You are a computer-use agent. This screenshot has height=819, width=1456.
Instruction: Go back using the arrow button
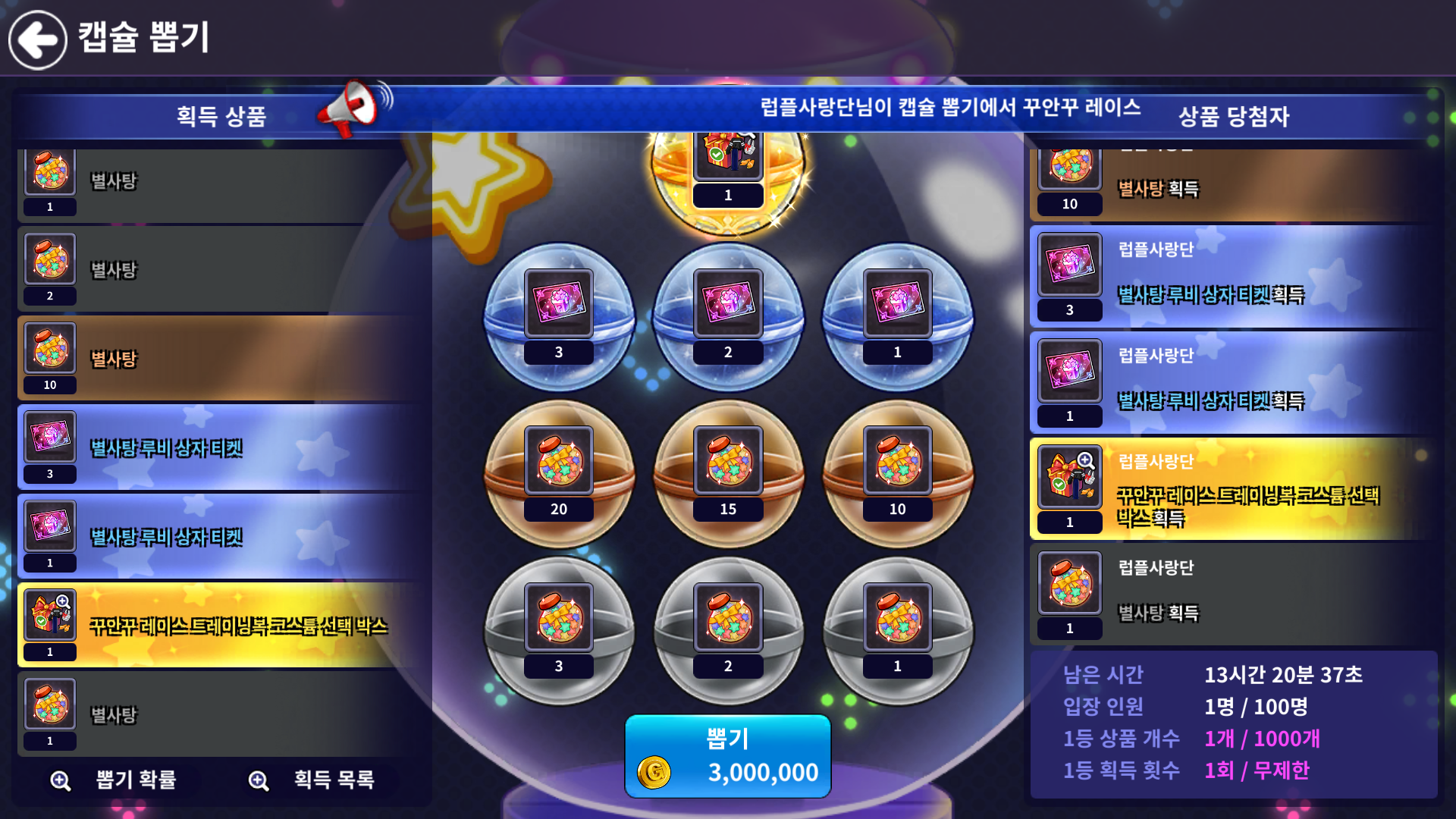coord(38,39)
